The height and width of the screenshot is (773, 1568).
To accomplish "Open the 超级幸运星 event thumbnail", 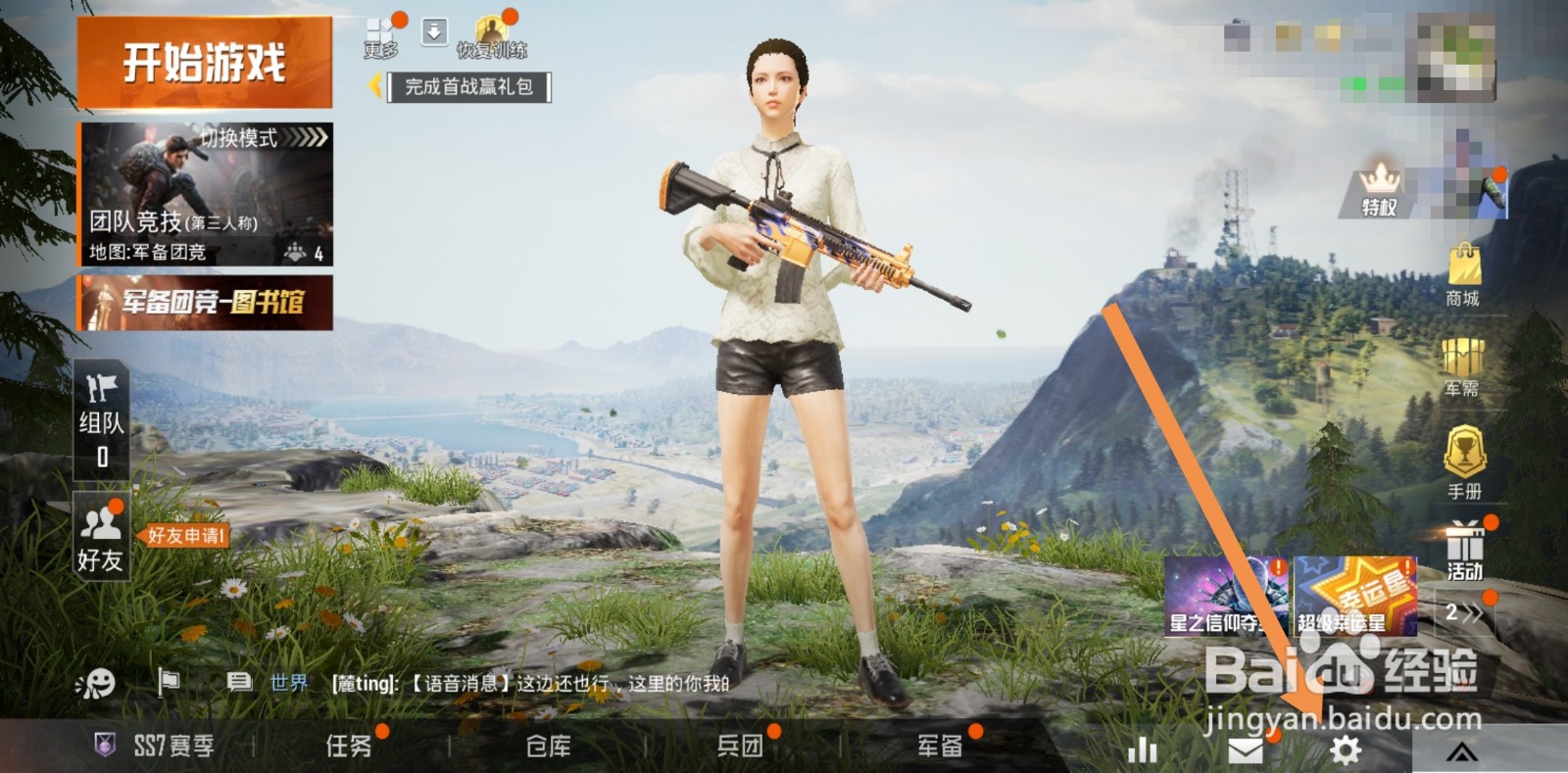I will pyautogui.click(x=1357, y=598).
